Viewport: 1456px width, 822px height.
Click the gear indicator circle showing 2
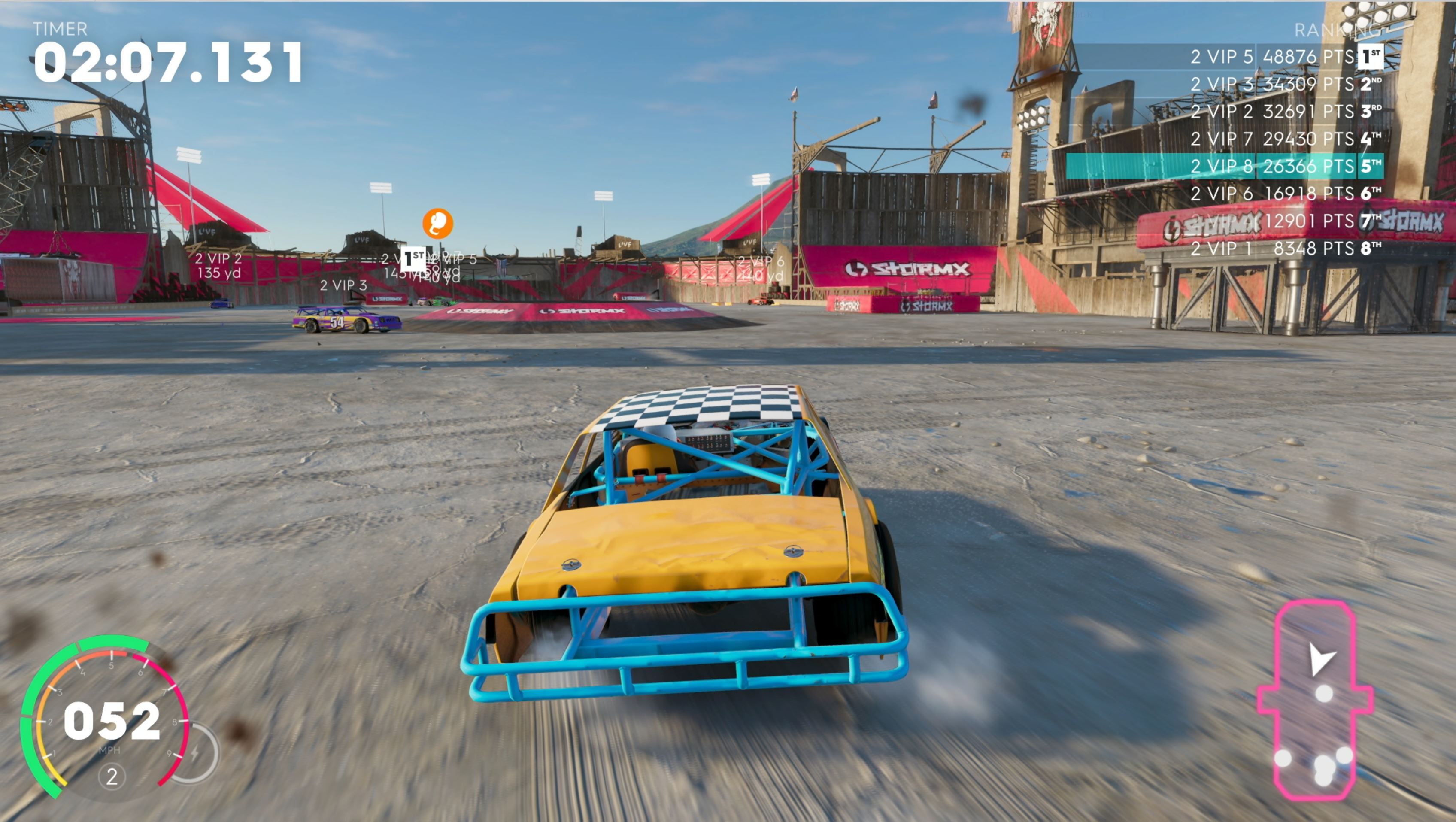tap(111, 777)
